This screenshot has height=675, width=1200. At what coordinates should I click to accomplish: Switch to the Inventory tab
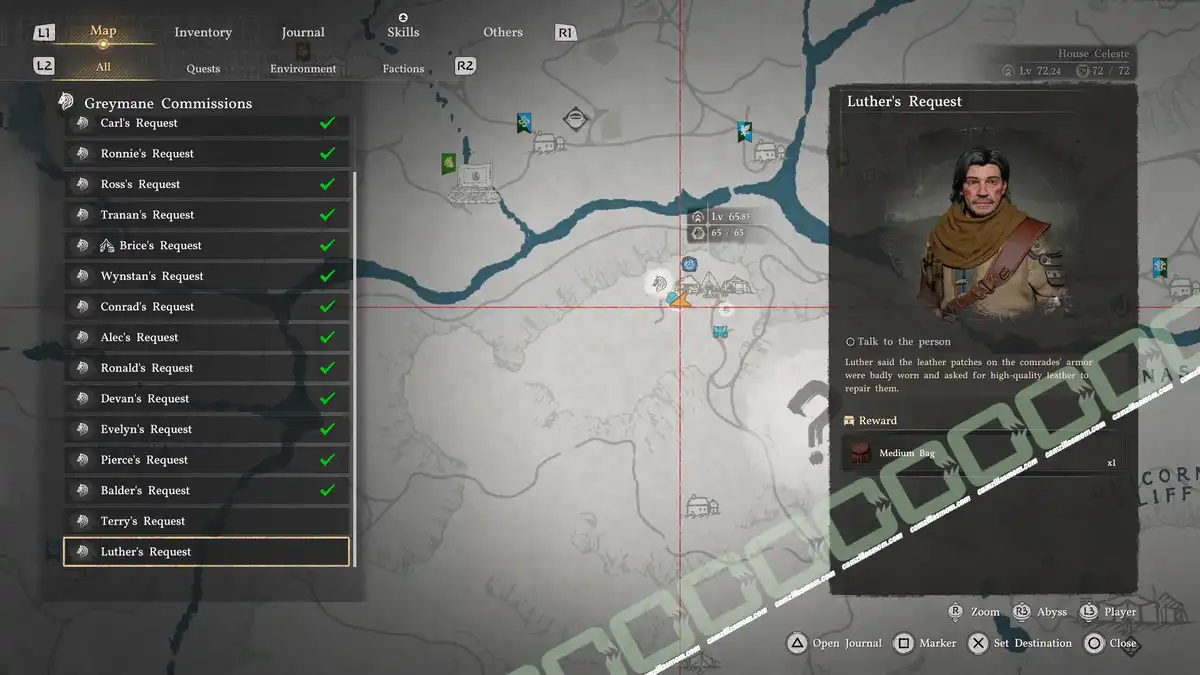(203, 32)
